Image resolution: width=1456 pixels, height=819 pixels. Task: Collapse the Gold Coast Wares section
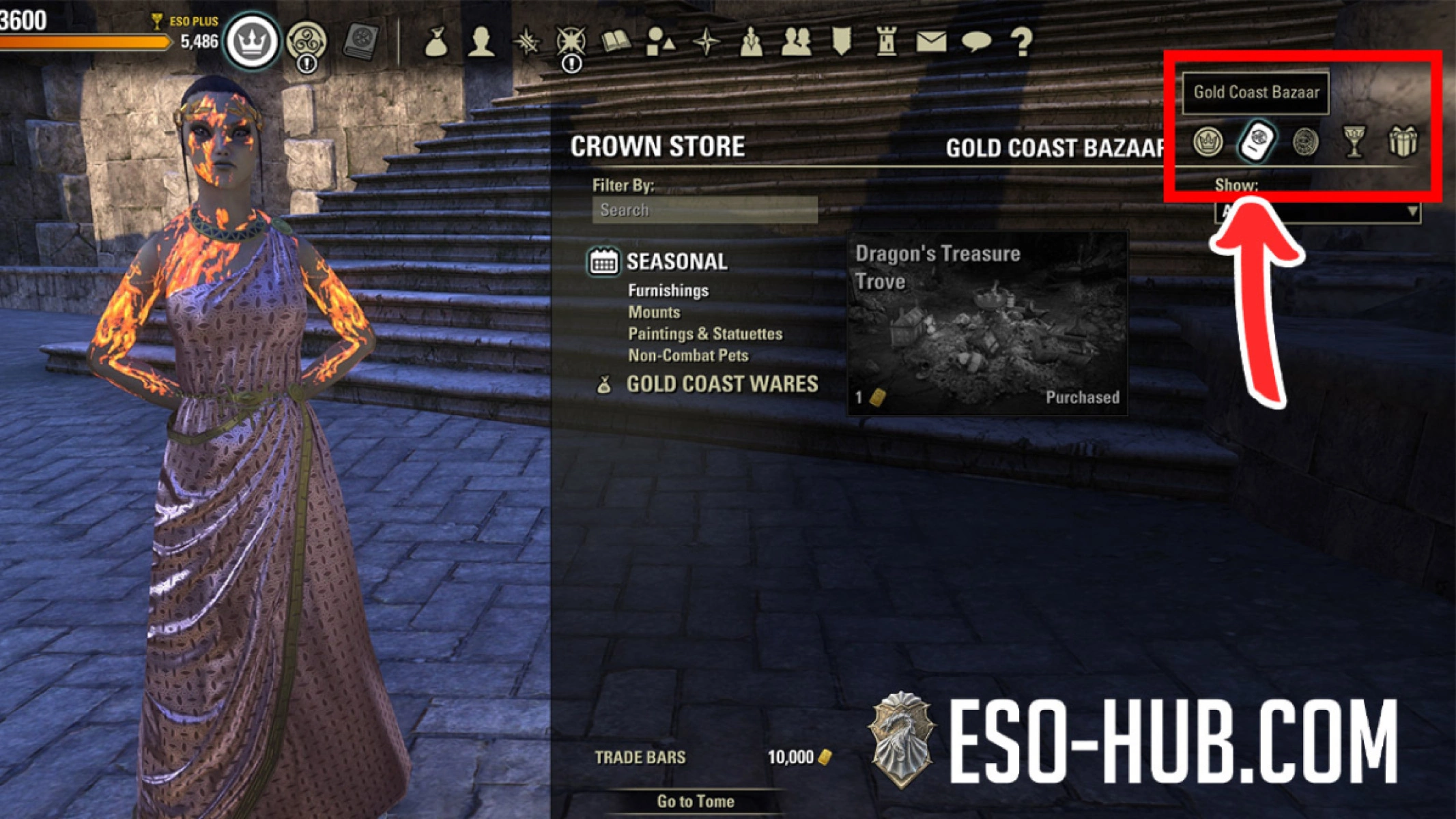click(x=724, y=384)
